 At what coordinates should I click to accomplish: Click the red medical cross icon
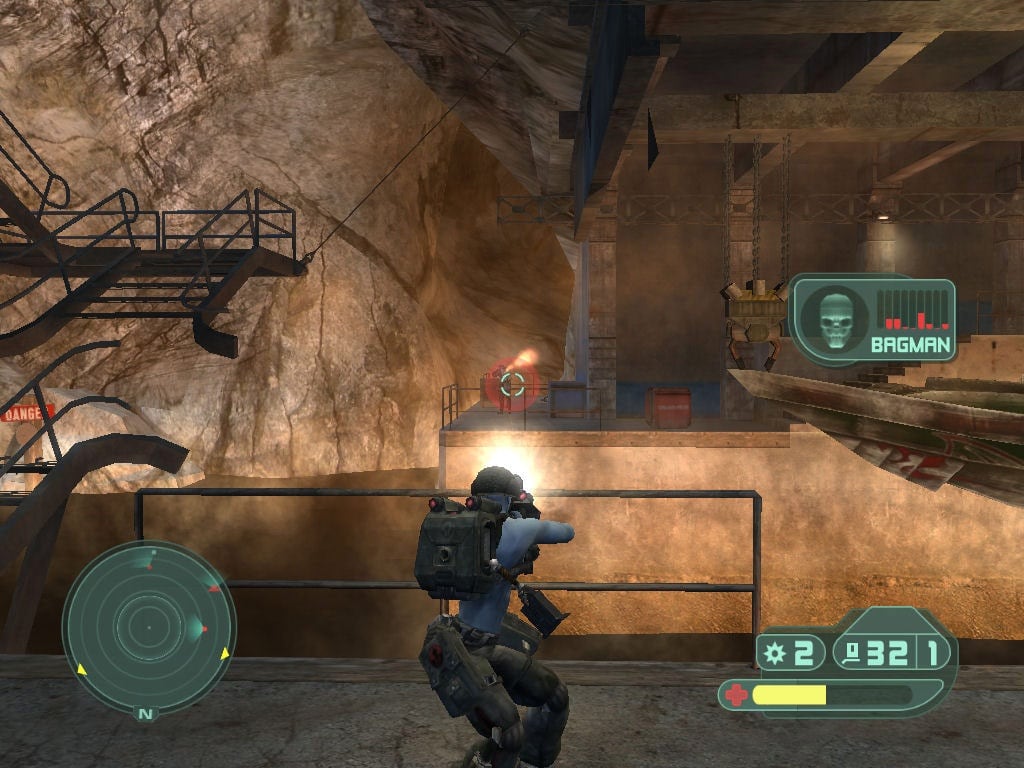point(734,694)
